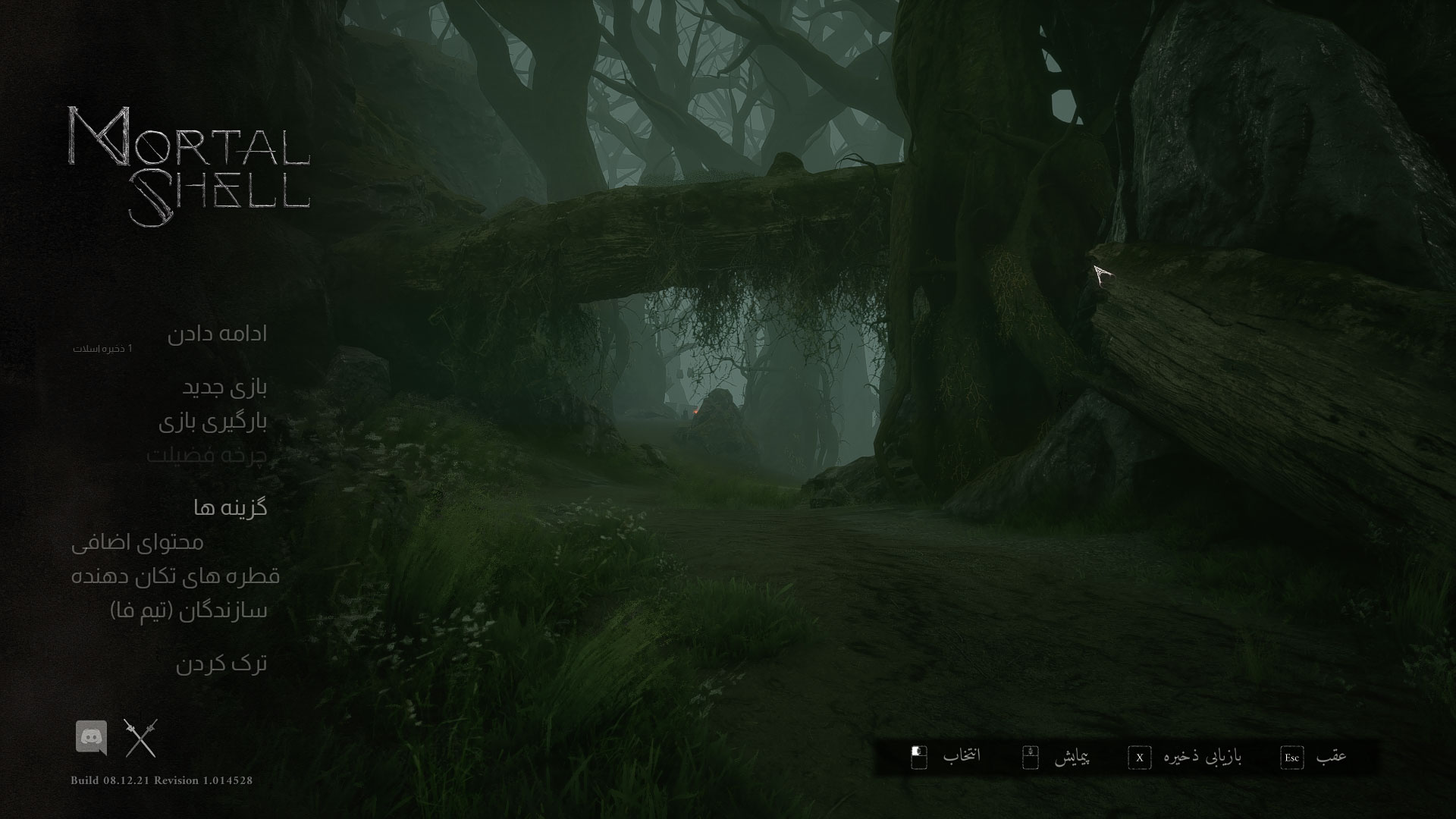This screenshot has width=1456, height=819.
Task: Open the قطره های تکان دهنده entry
Action: (x=175, y=576)
